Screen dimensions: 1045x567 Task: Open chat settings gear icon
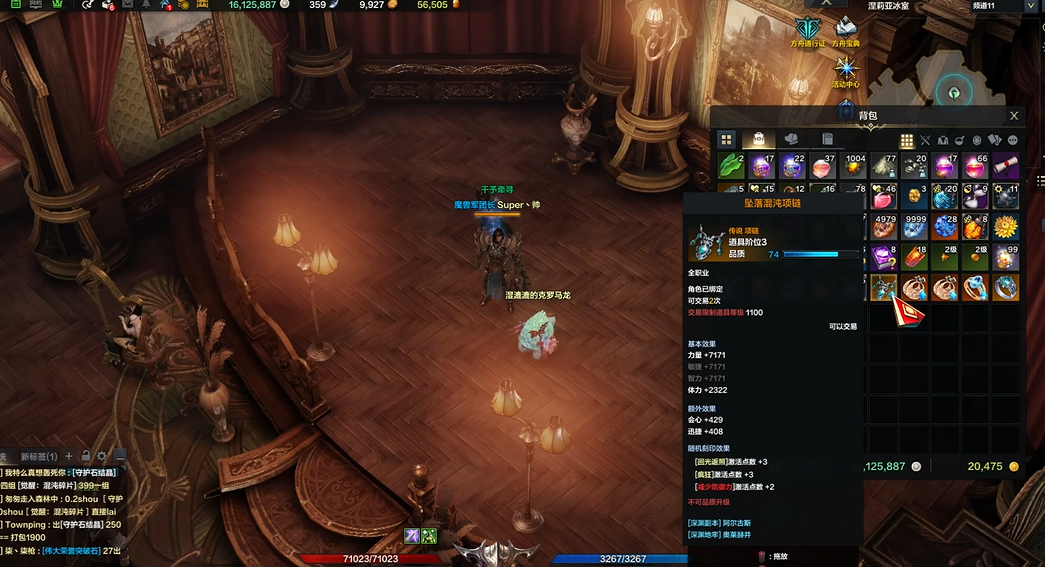tap(102, 457)
